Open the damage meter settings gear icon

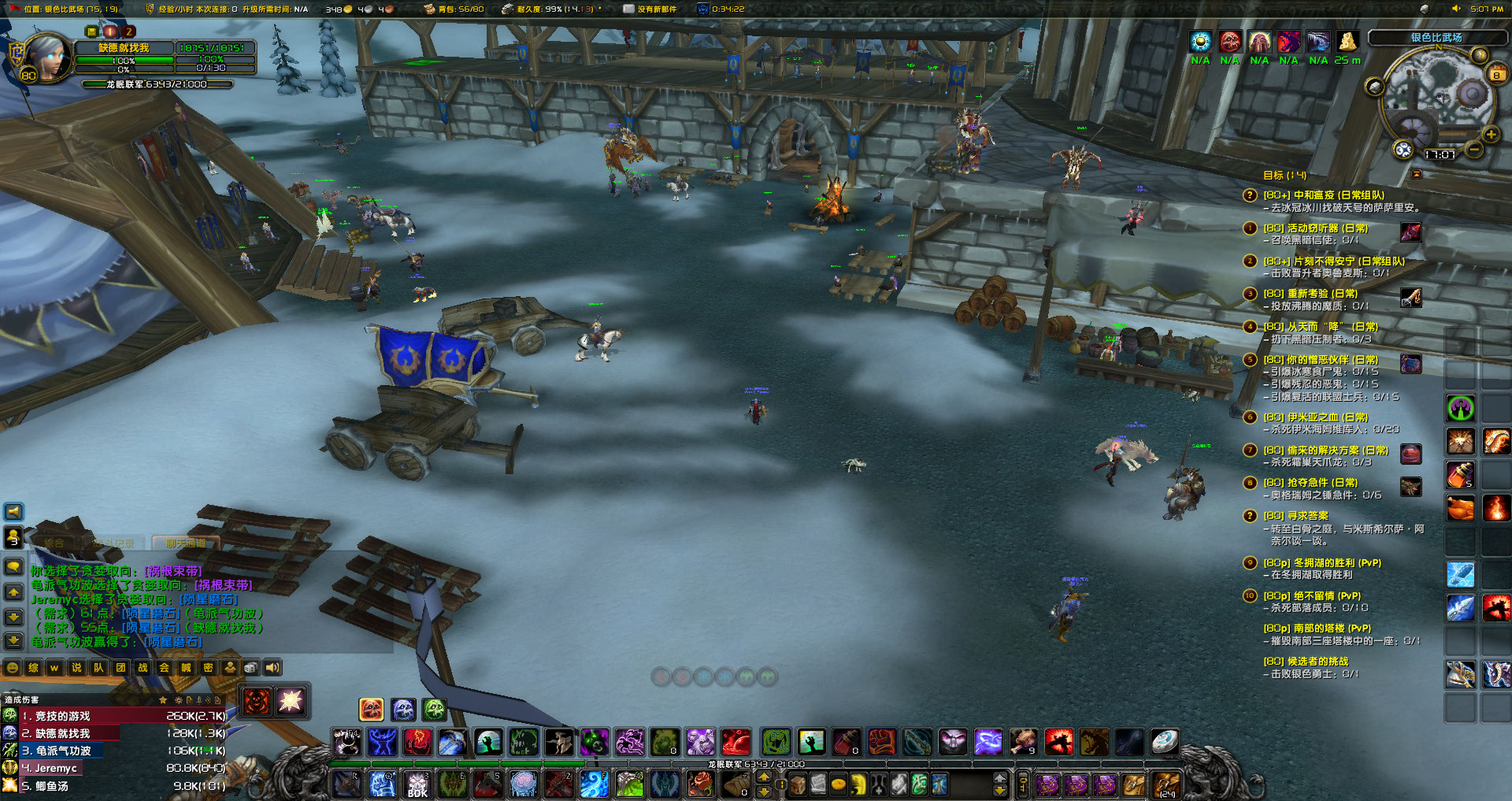click(x=178, y=699)
